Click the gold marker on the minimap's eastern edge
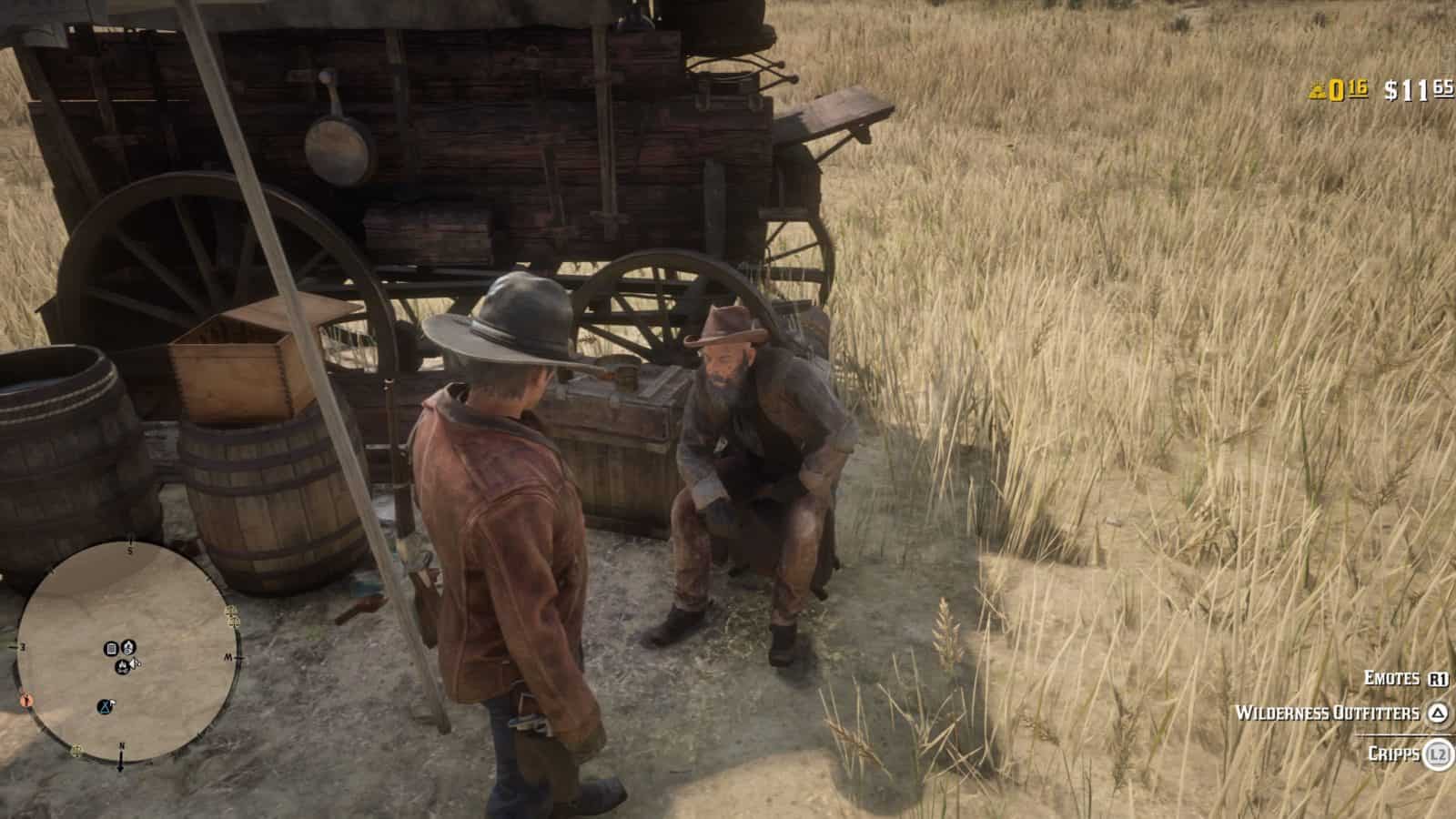This screenshot has width=1456, height=819. click(x=231, y=614)
